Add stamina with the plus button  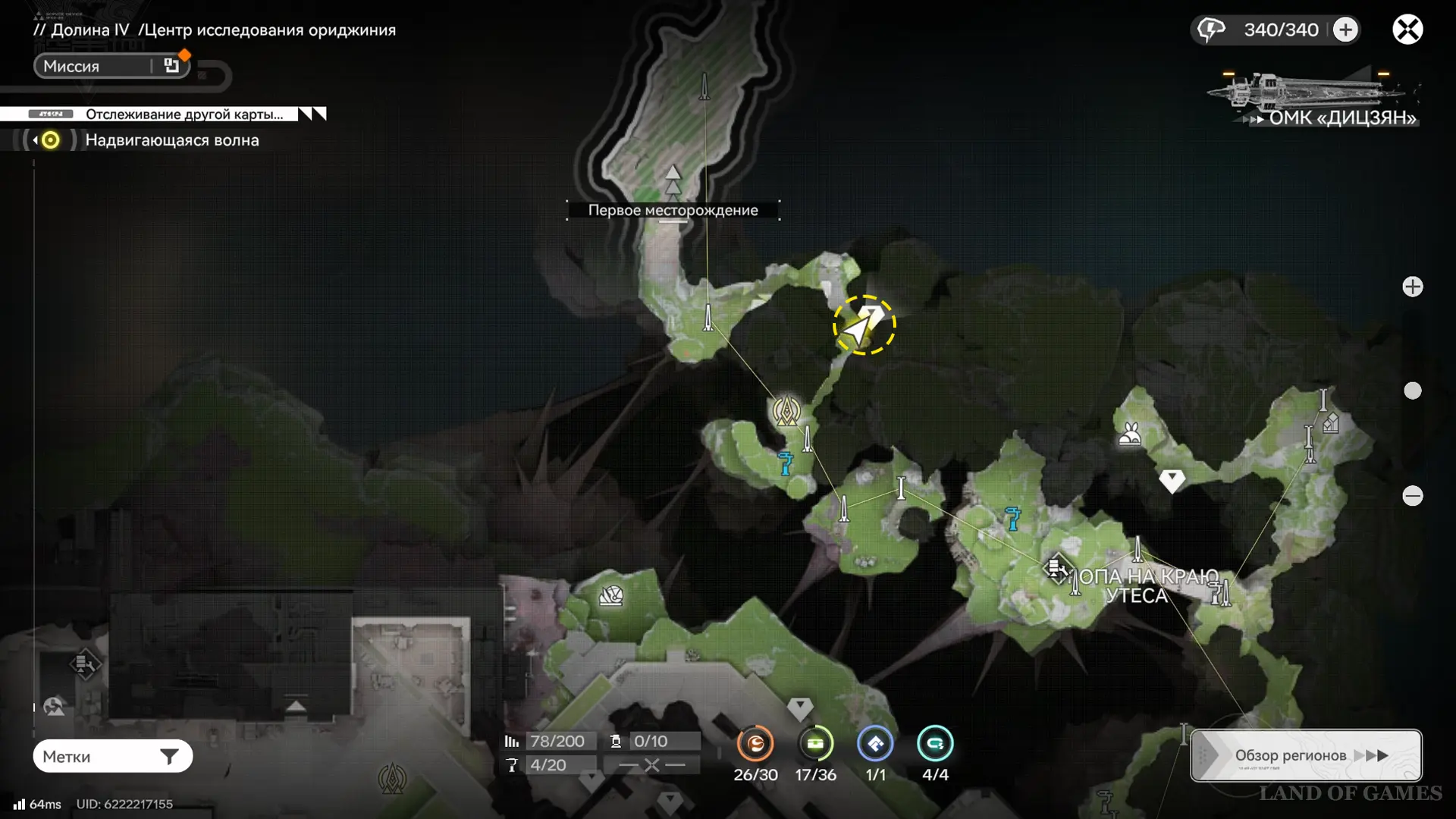pos(1345,30)
